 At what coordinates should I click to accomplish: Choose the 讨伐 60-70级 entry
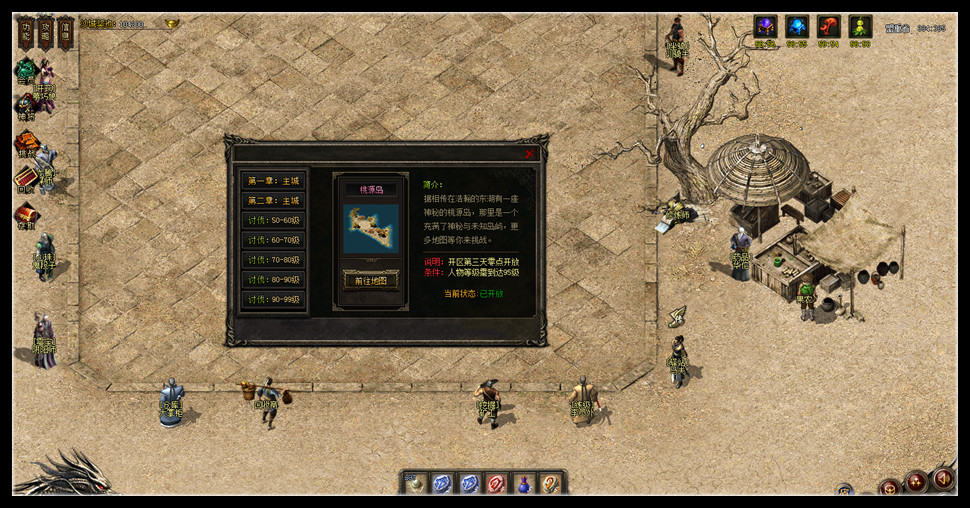pyautogui.click(x=273, y=240)
